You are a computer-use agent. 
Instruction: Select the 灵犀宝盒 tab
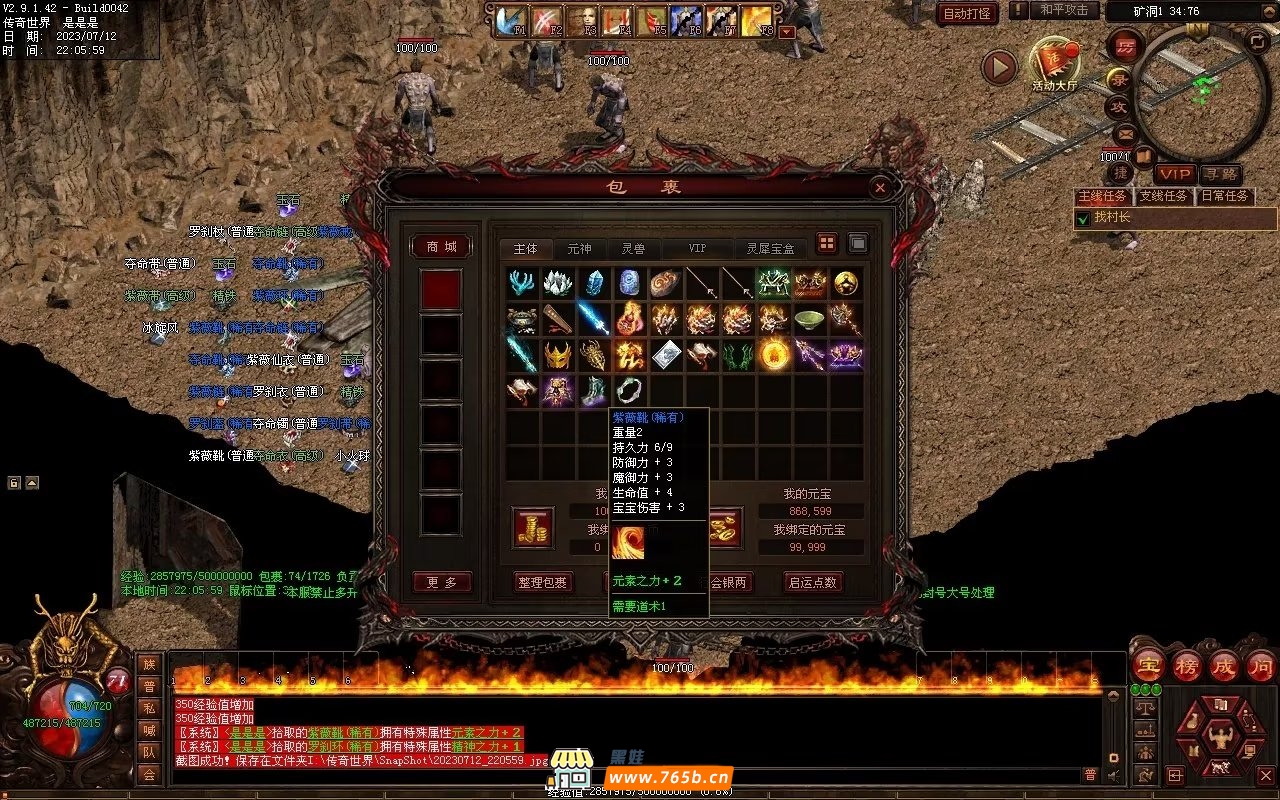770,248
